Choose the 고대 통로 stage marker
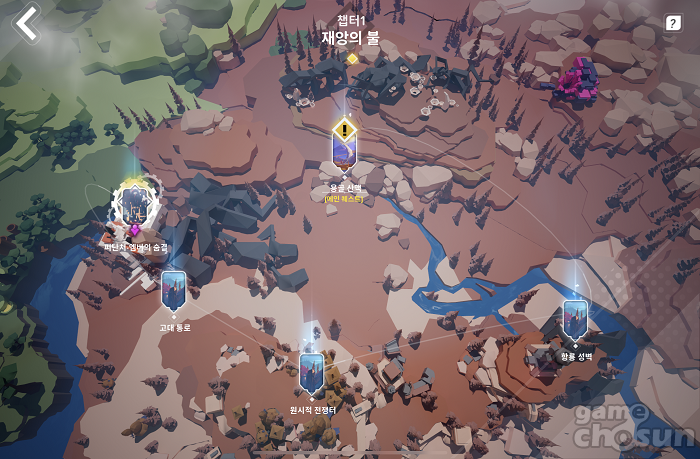700x459 pixels. pos(173,290)
